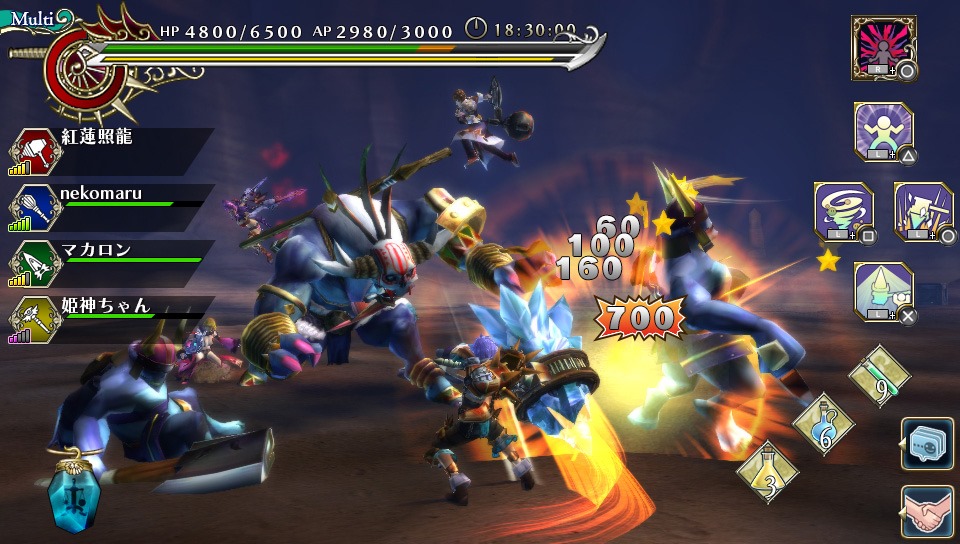The image size is (960, 544).
Task: Cast the tornado skill
Action: 843,211
